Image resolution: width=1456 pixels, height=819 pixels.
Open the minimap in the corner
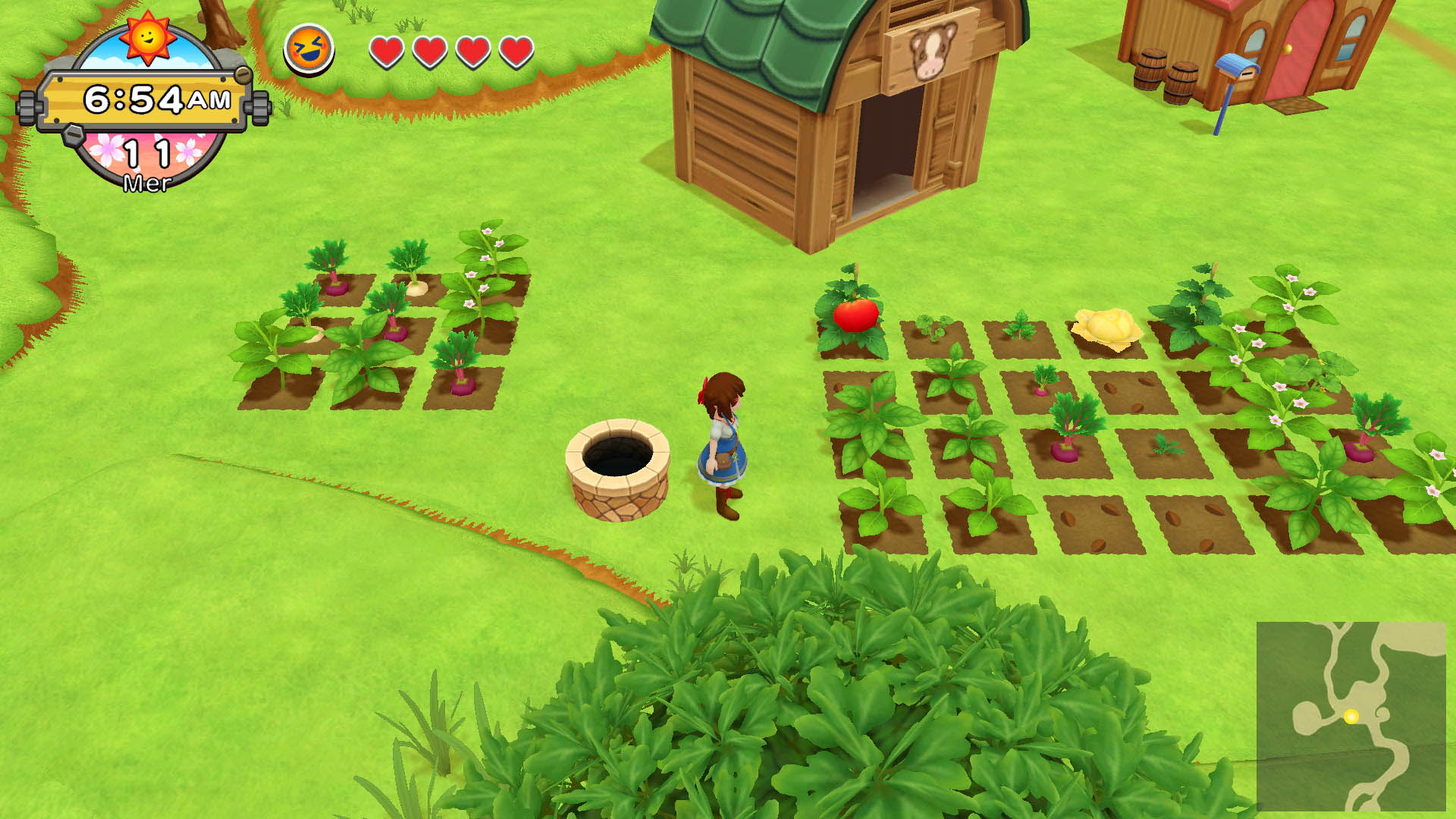tap(1351, 716)
